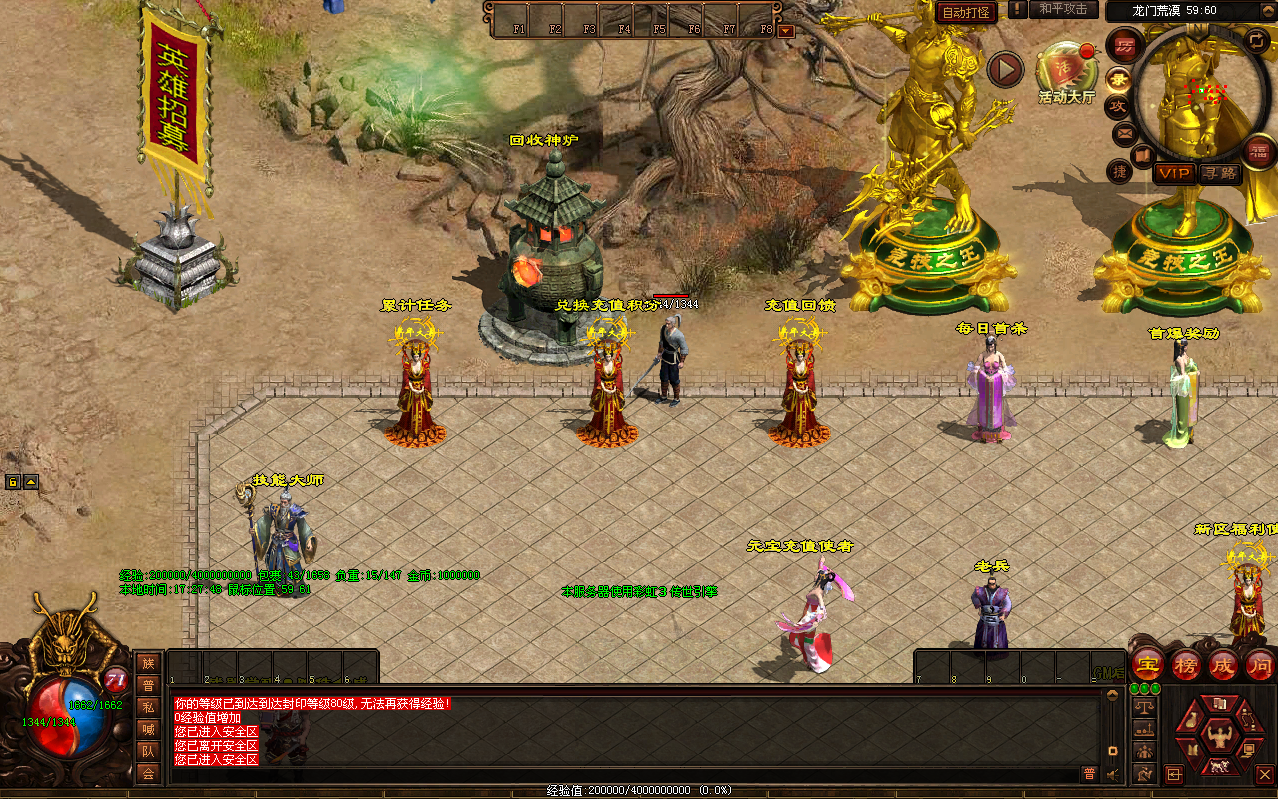Screen dimensions: 1278x799
Task: Close the menu with the X button
Action: pos(1264,774)
